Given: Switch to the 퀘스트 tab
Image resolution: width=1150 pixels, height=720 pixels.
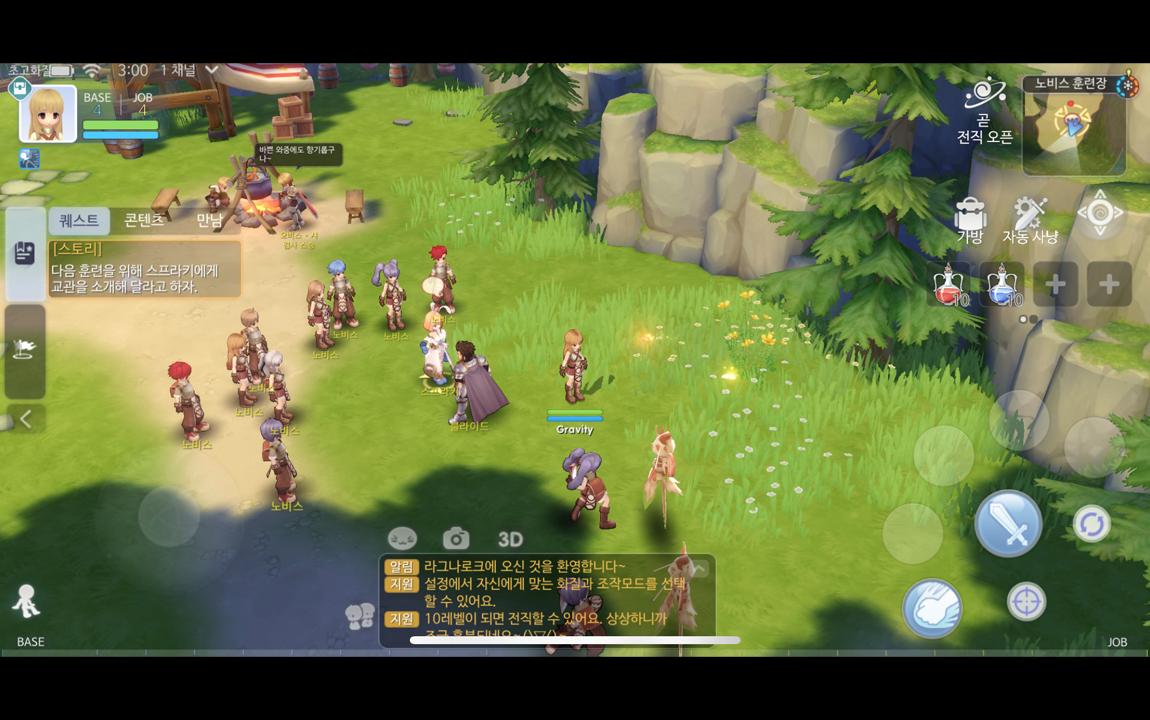Looking at the screenshot, I should point(79,221).
